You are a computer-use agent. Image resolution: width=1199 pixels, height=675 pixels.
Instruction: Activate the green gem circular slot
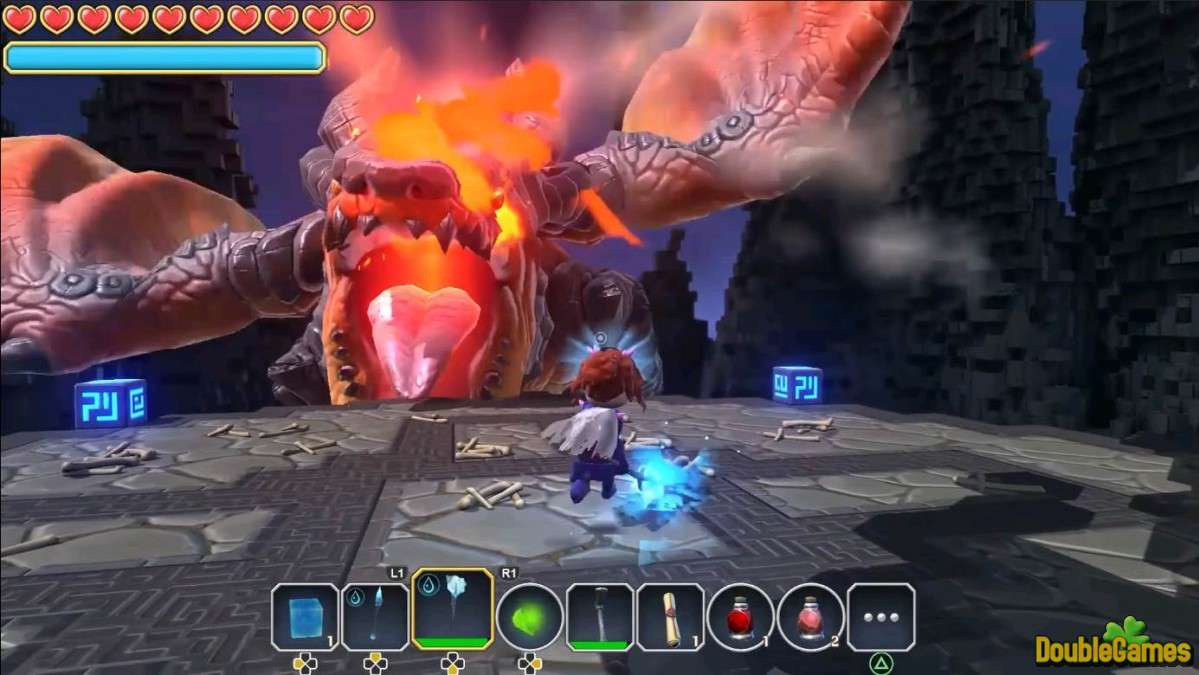pyautogui.click(x=529, y=616)
